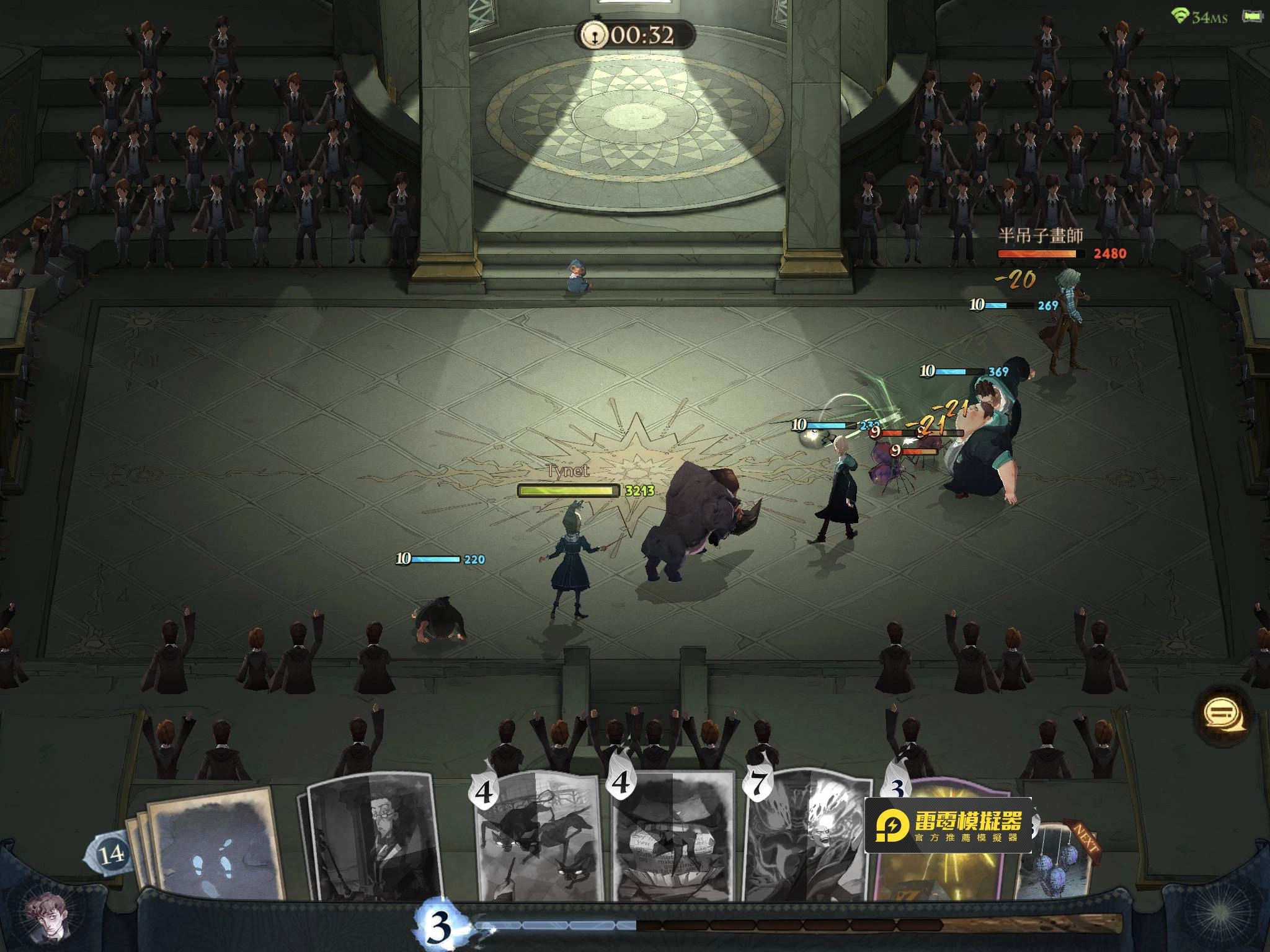This screenshot has height=952, width=1270.
Task: Play the 7-cost white-haired wizard card
Action: [806, 837]
